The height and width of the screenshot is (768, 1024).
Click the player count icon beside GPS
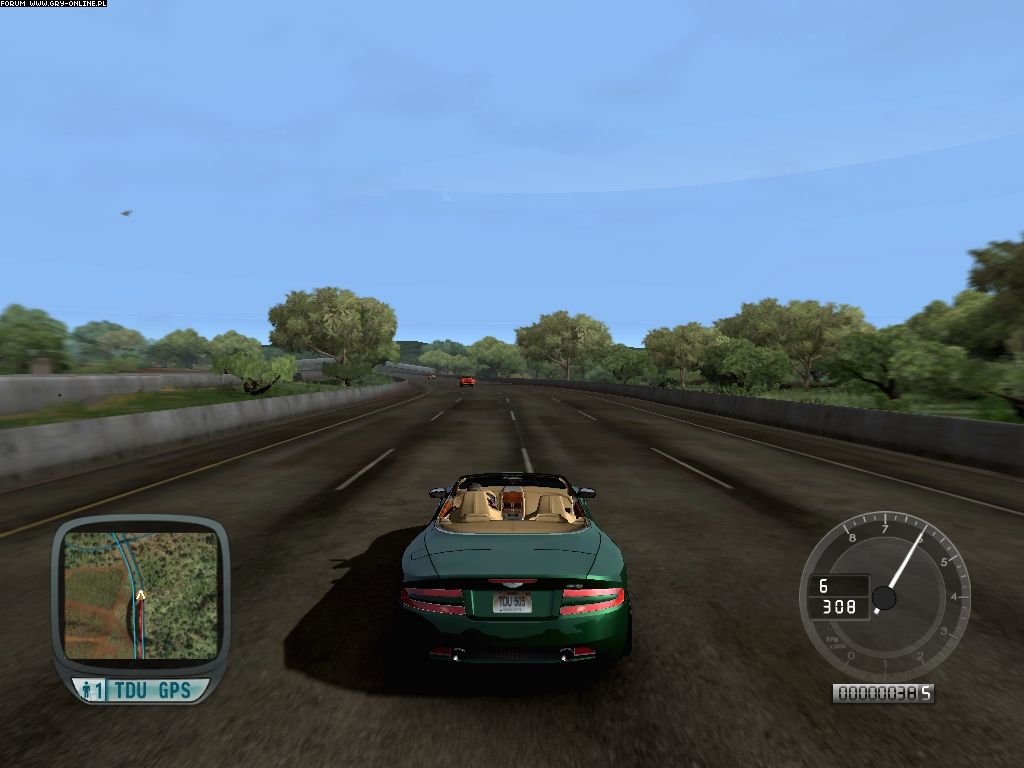click(92, 690)
